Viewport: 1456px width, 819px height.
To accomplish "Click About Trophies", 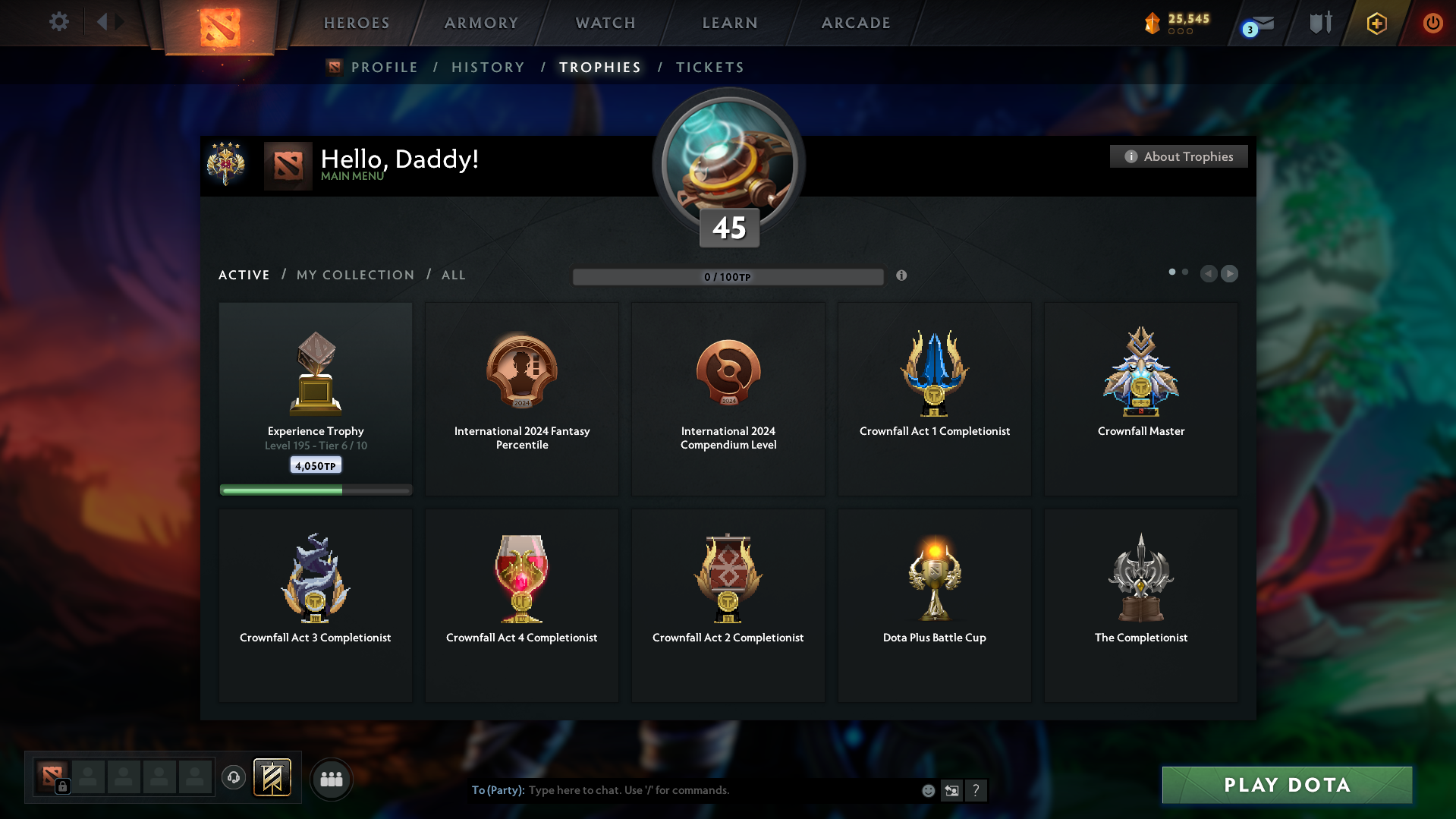I will [1178, 156].
